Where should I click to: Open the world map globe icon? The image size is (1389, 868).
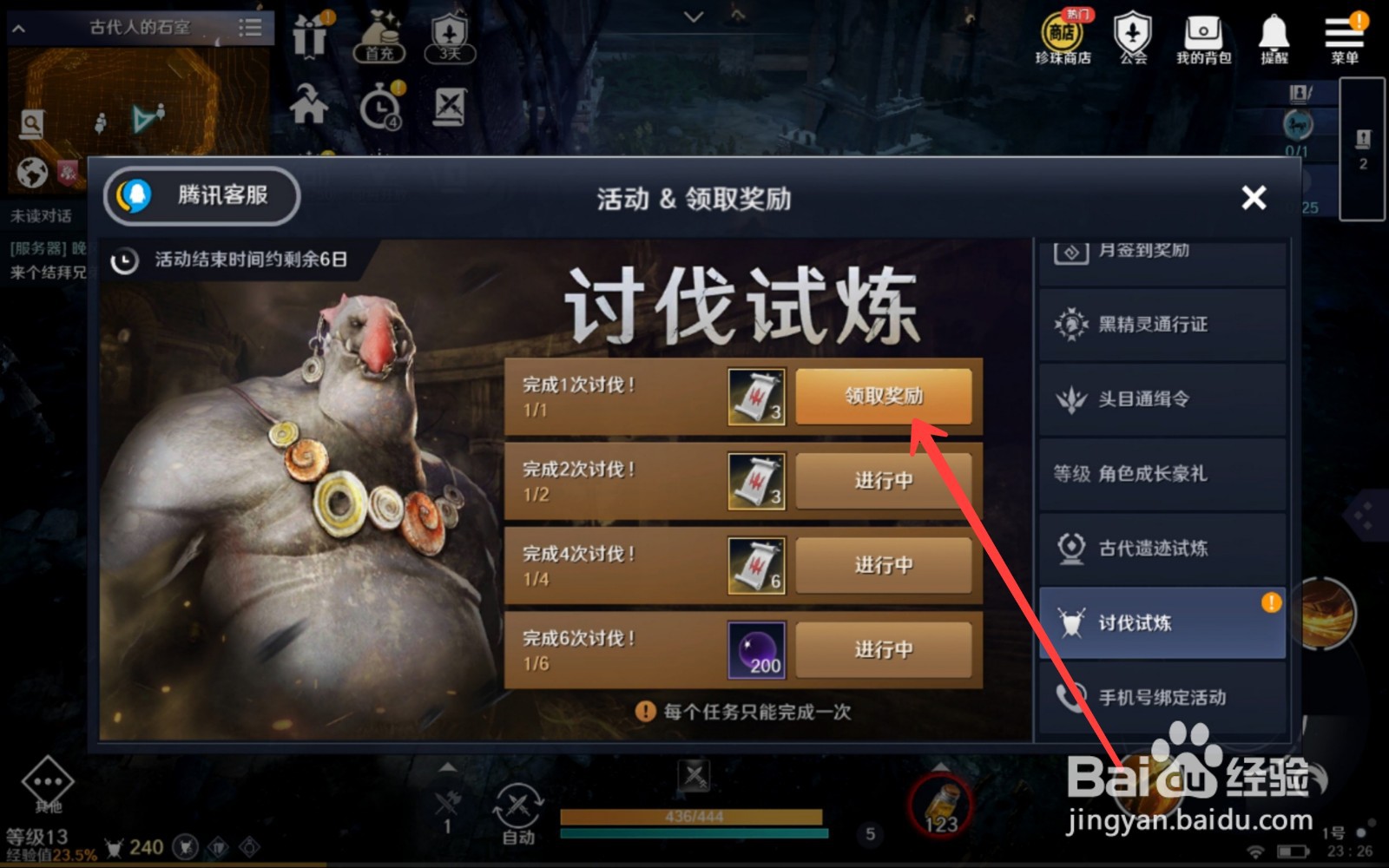31,174
